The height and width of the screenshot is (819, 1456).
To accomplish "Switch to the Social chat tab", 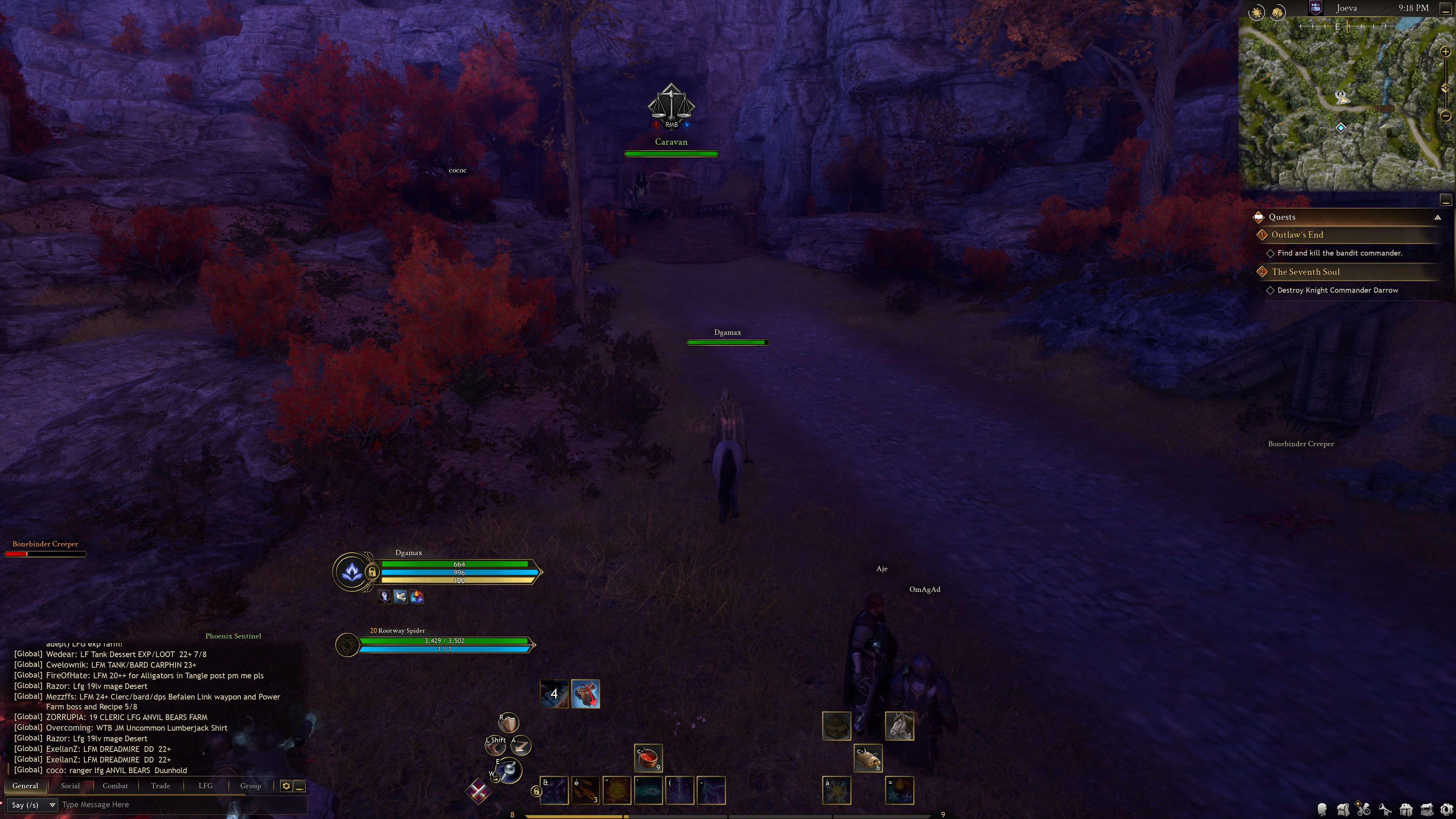I will [70, 786].
